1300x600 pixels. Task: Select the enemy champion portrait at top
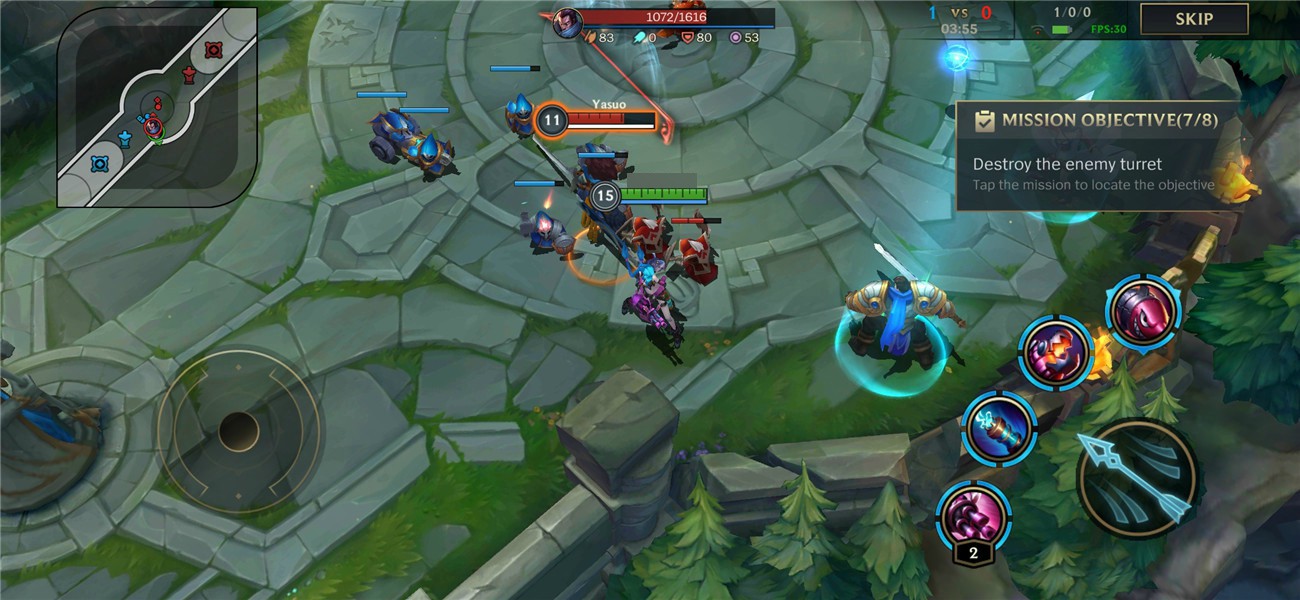(x=566, y=18)
